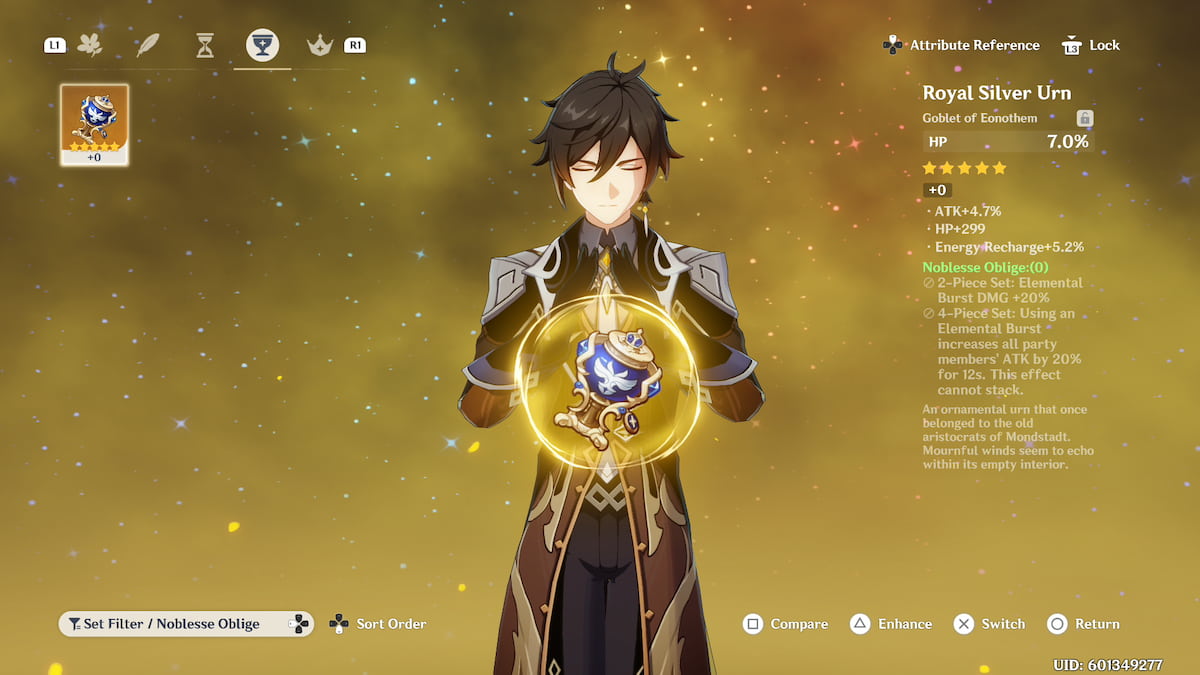This screenshot has width=1200, height=675.
Task: Toggle the padlock icon beside Goblet of Eonothem
Action: click(x=1085, y=118)
